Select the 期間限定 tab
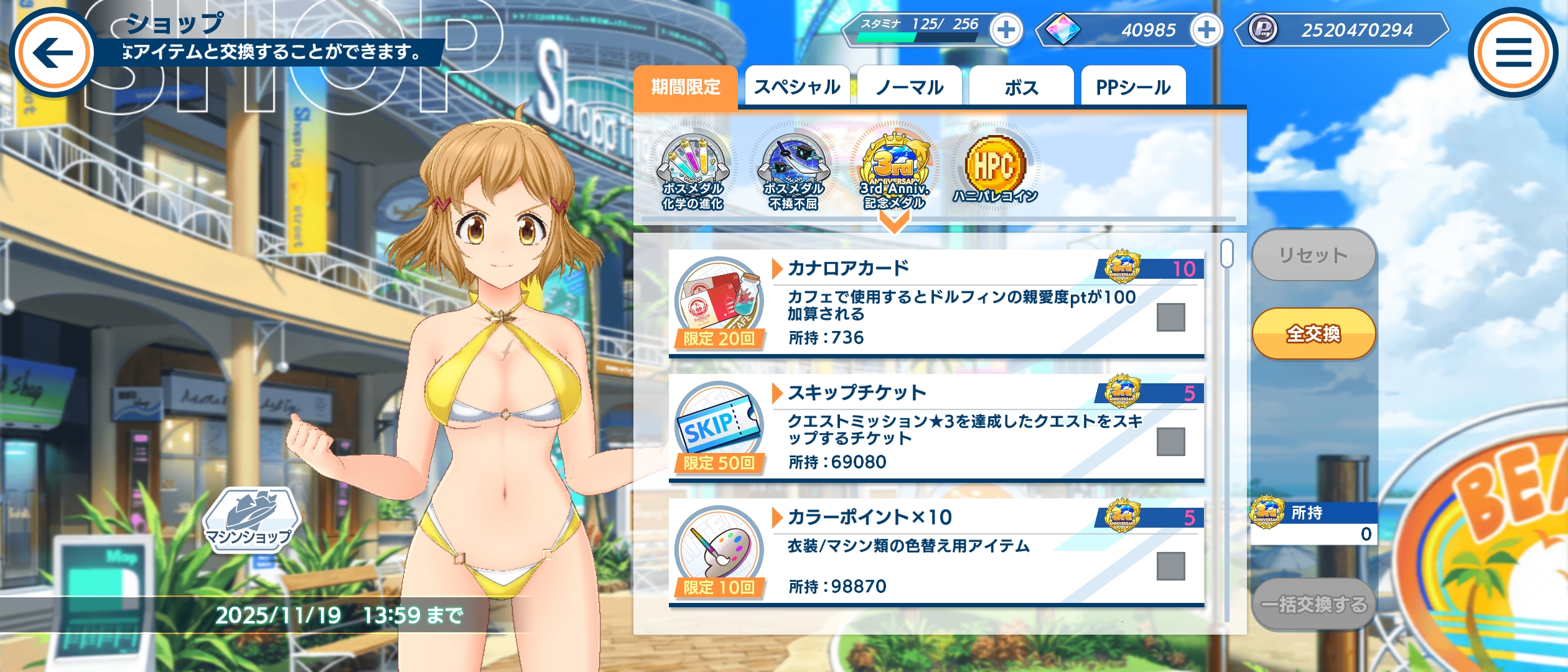1568x672 pixels. click(x=686, y=87)
